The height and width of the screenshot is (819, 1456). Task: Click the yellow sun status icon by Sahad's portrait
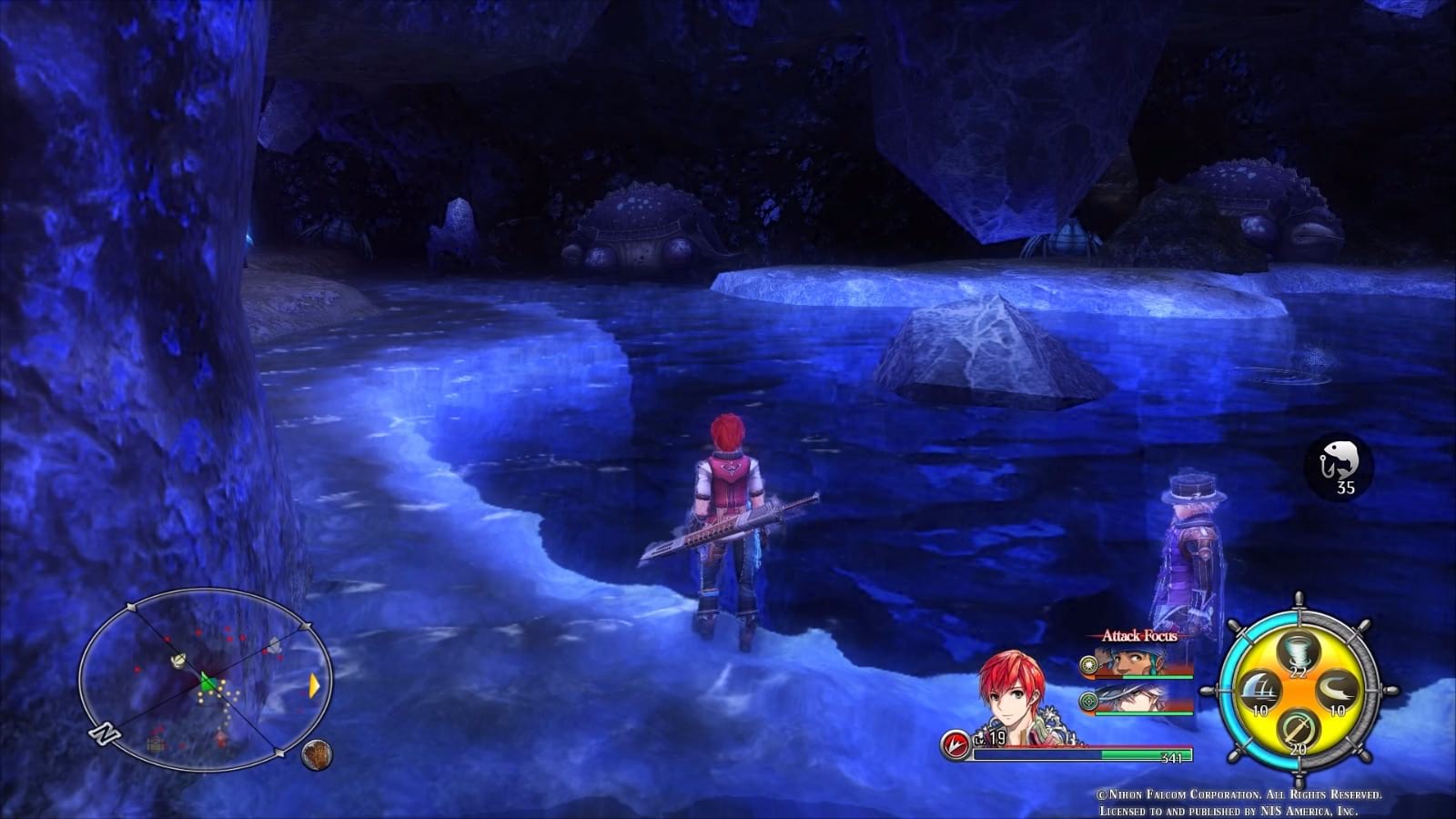tap(1088, 664)
